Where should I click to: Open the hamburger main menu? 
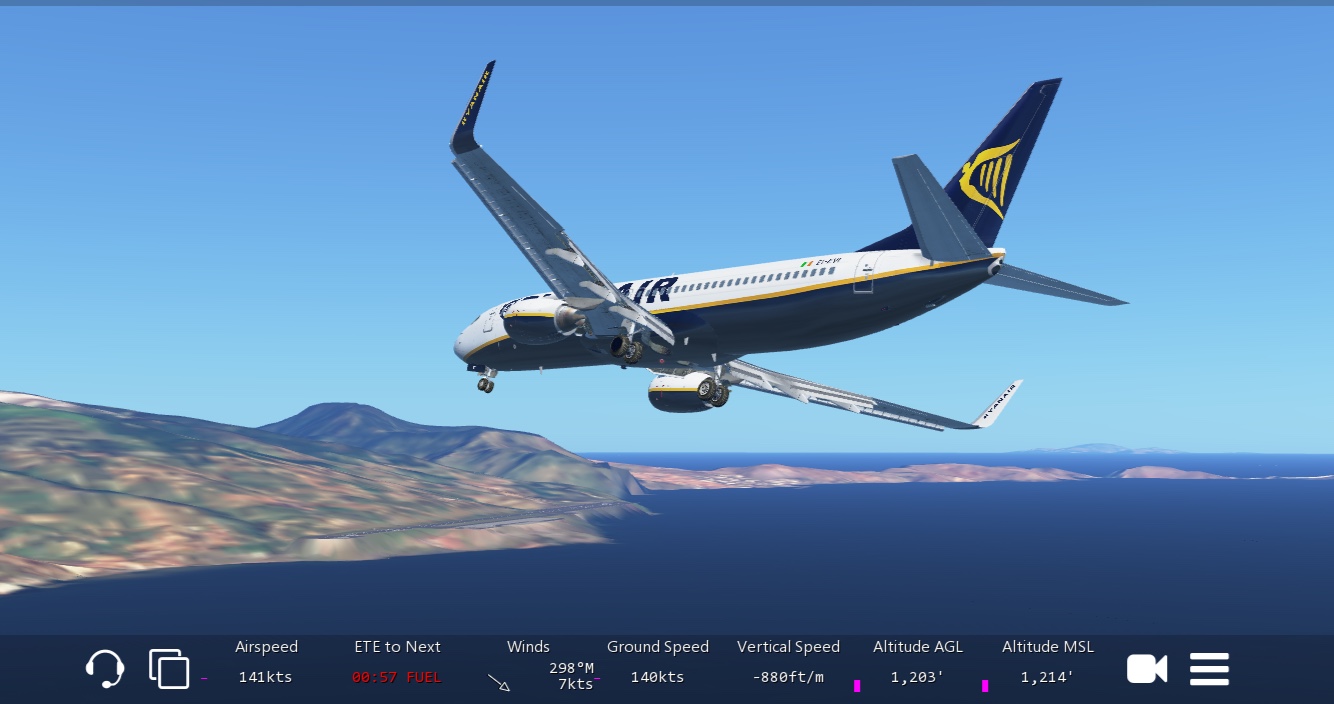coord(1209,669)
